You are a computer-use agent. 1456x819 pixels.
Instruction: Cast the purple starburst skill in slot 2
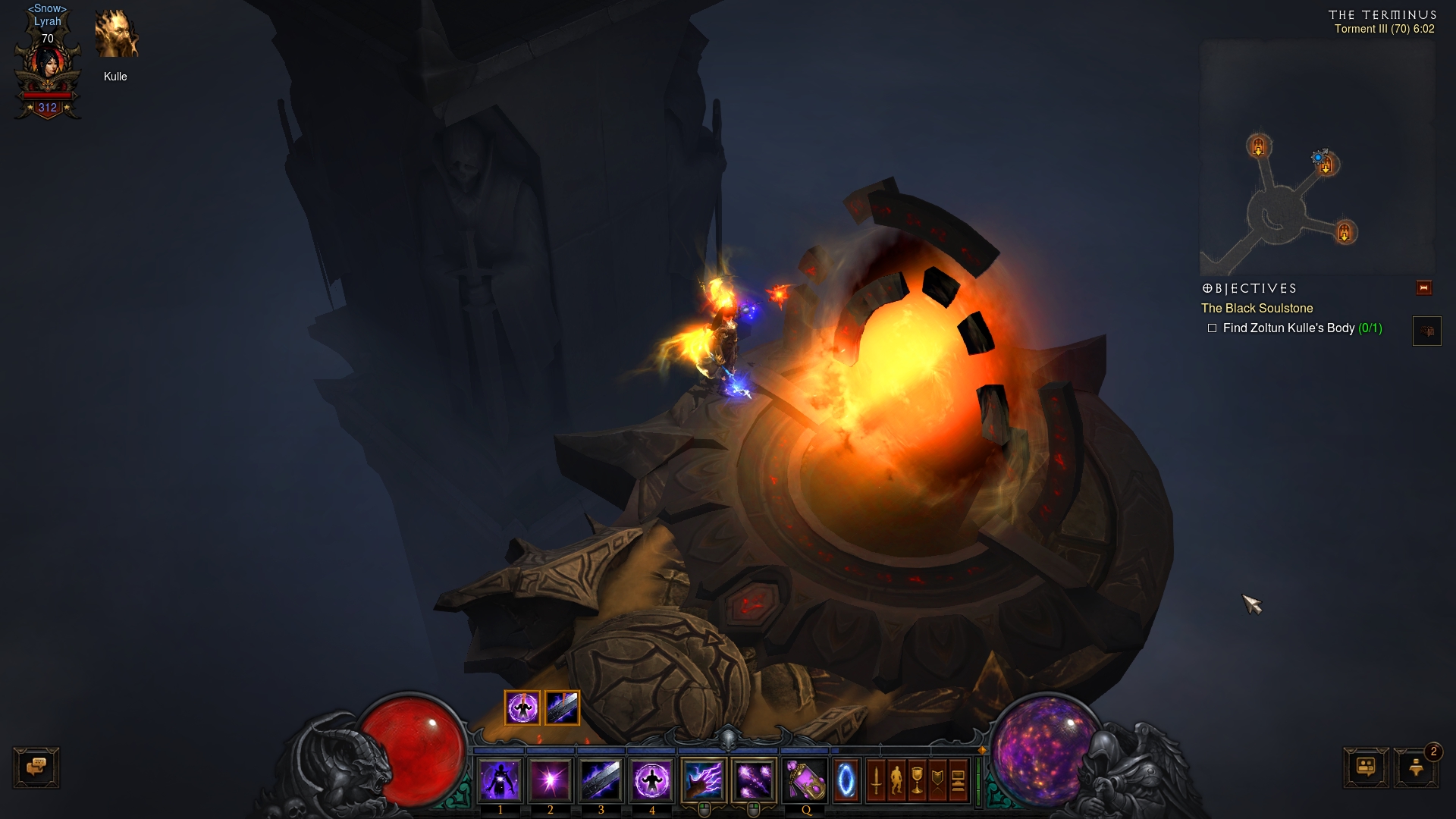(551, 780)
